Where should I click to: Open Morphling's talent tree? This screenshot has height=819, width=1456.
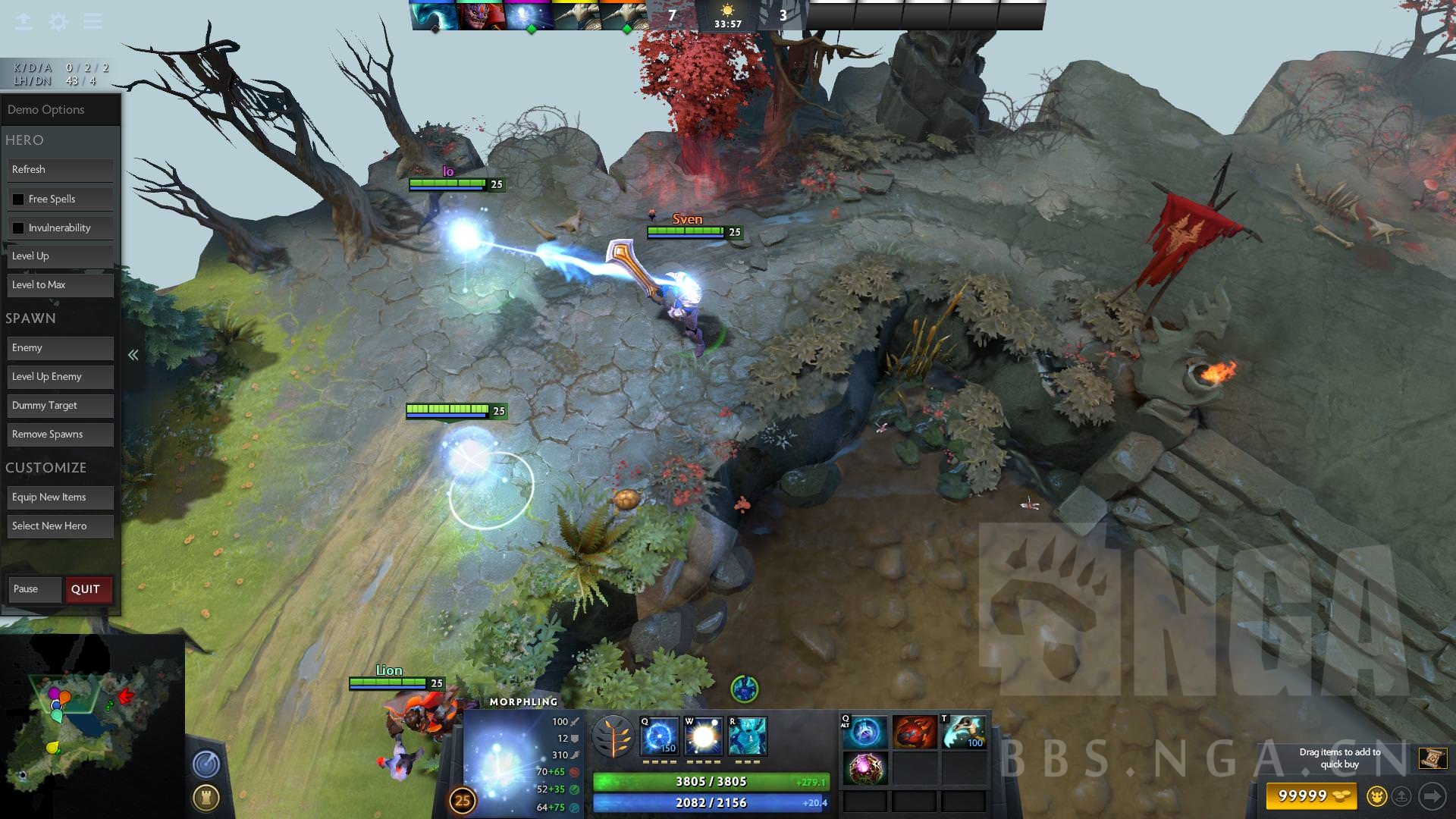pos(615,736)
